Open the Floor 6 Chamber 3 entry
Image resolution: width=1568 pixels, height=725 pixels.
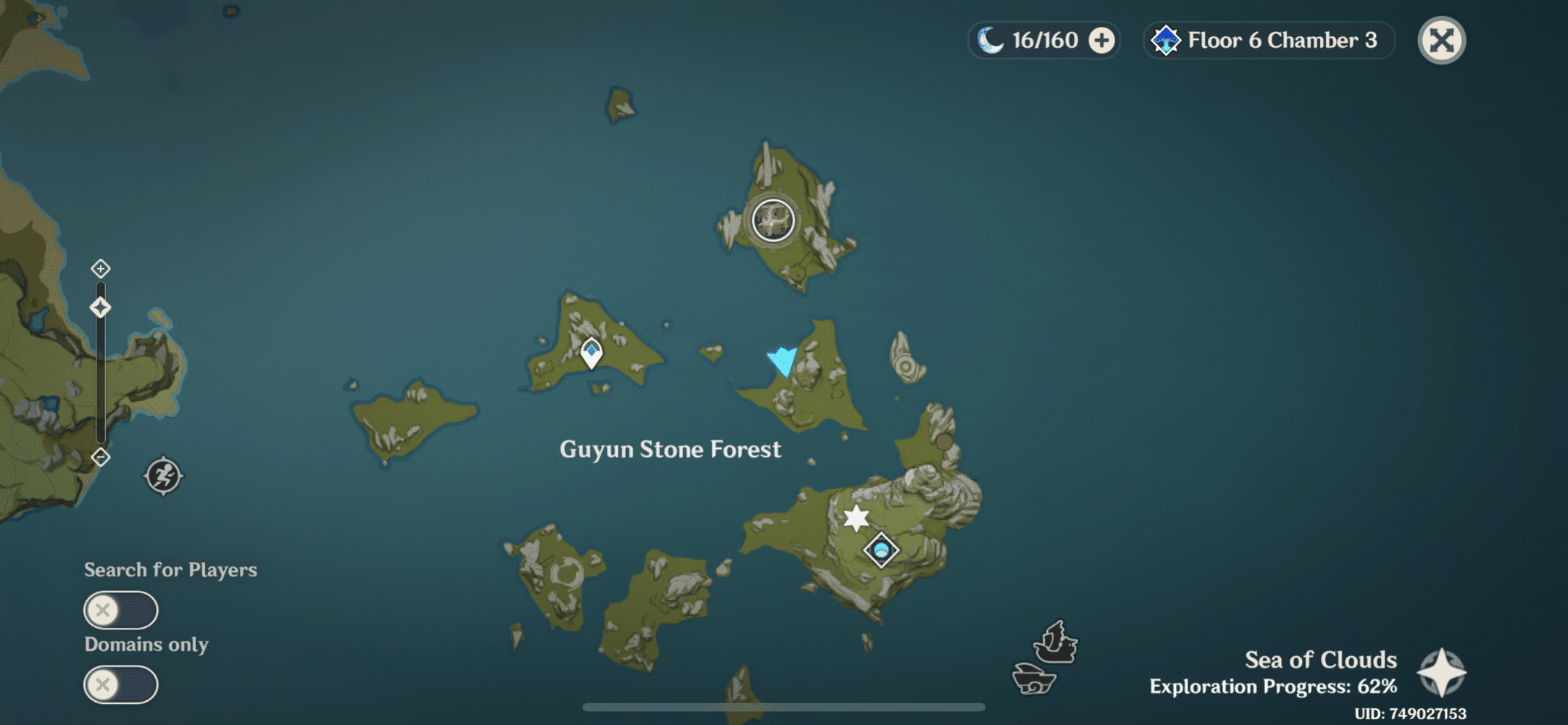1280,41
